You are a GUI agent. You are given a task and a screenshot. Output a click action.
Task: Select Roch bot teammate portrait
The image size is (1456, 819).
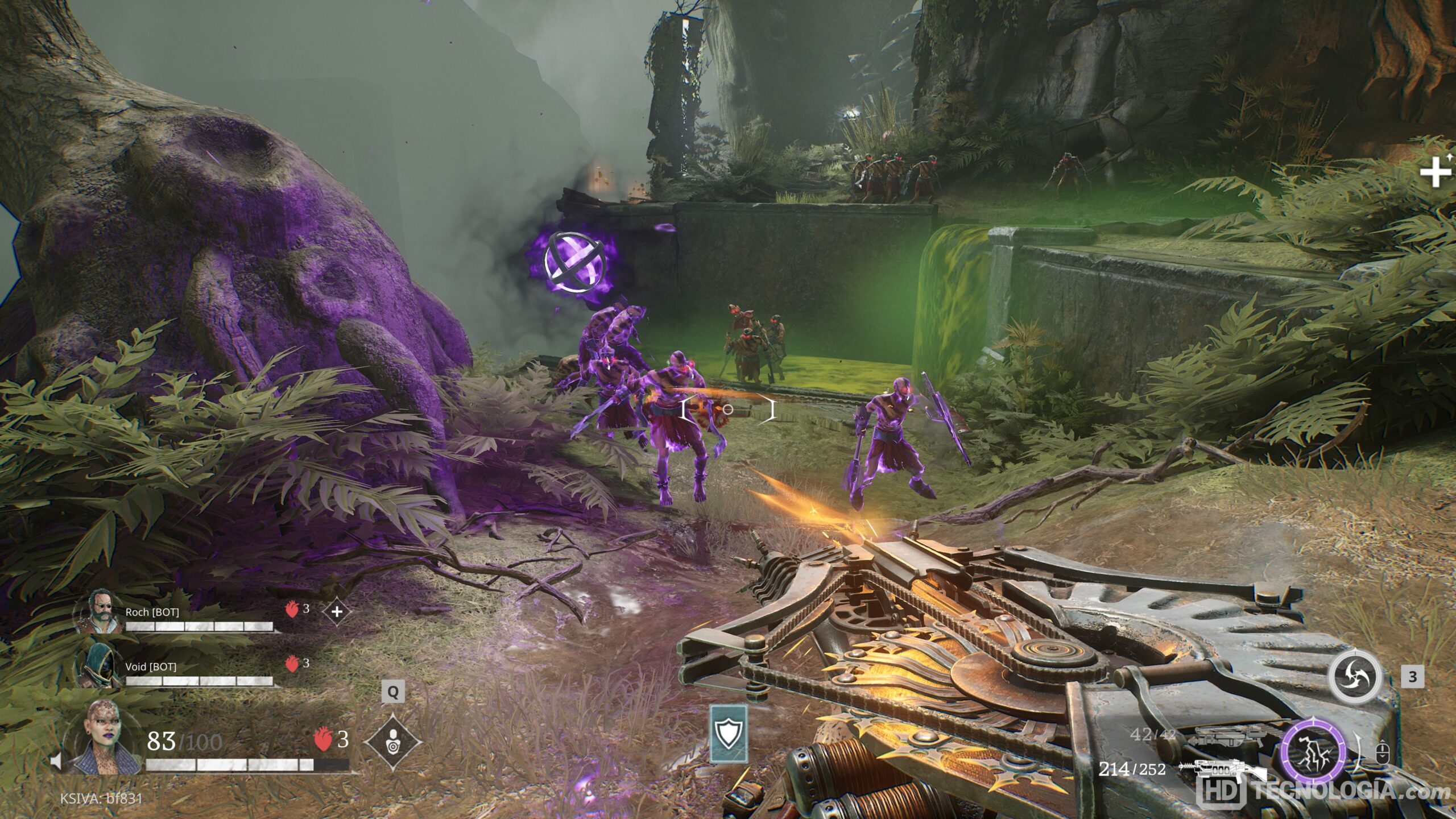pos(98,612)
